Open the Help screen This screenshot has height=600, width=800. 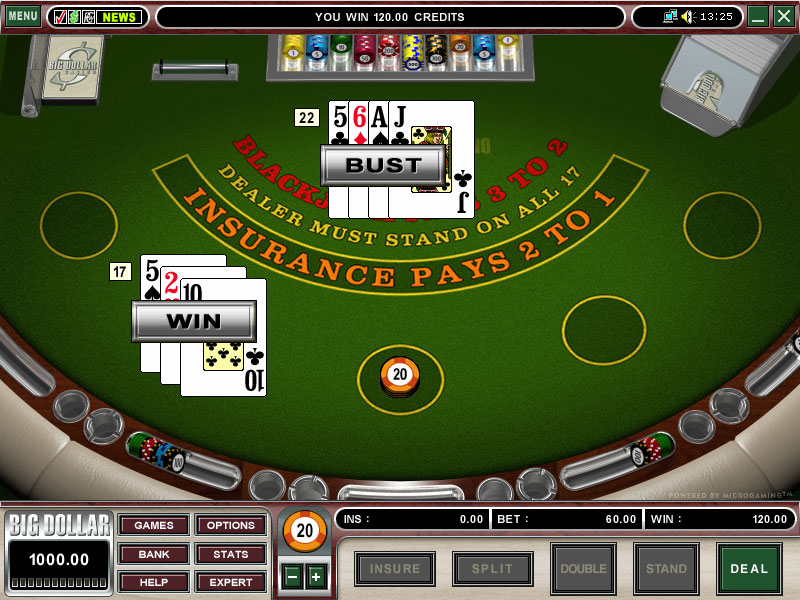tap(153, 581)
